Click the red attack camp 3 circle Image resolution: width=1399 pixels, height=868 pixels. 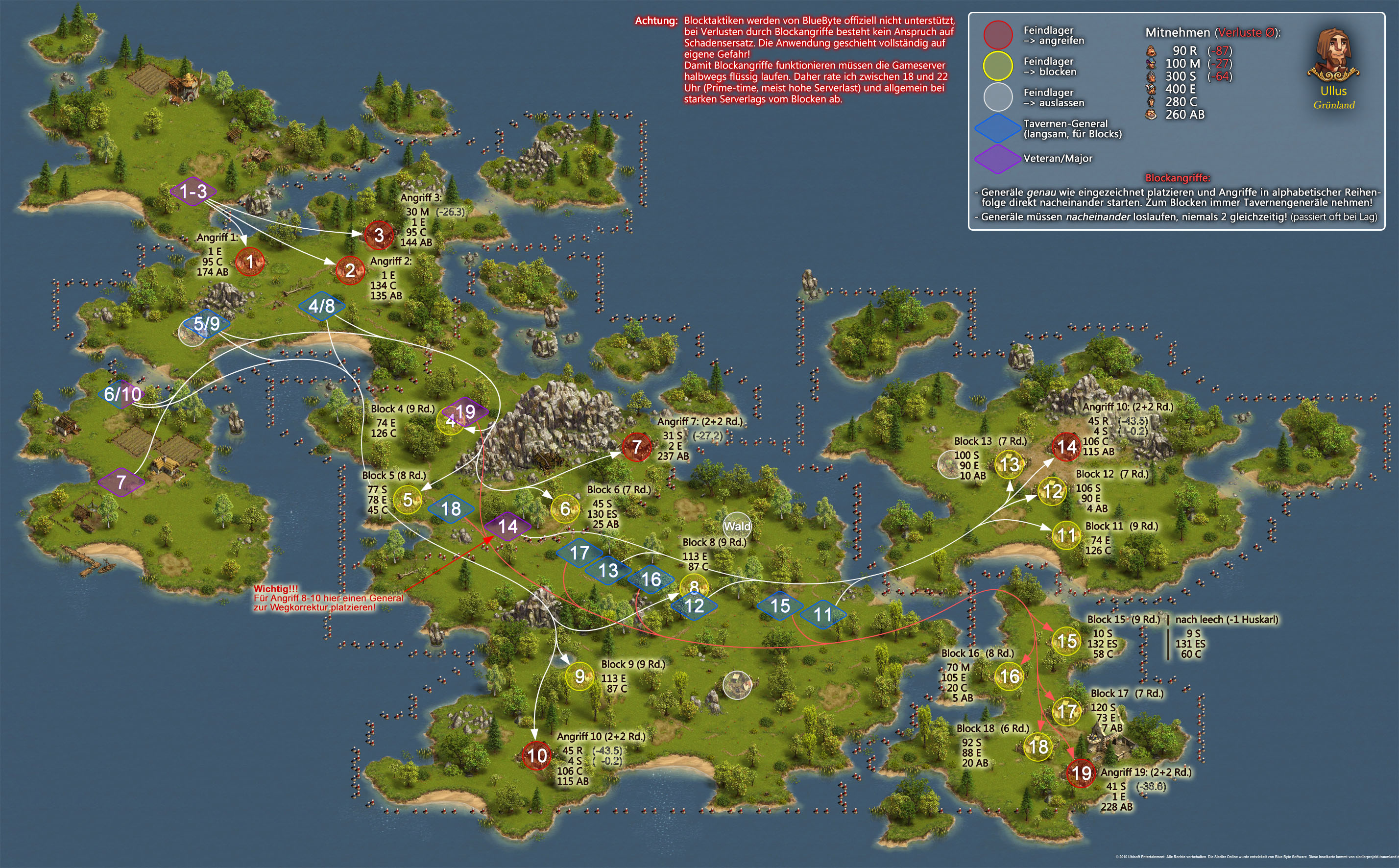[x=379, y=235]
